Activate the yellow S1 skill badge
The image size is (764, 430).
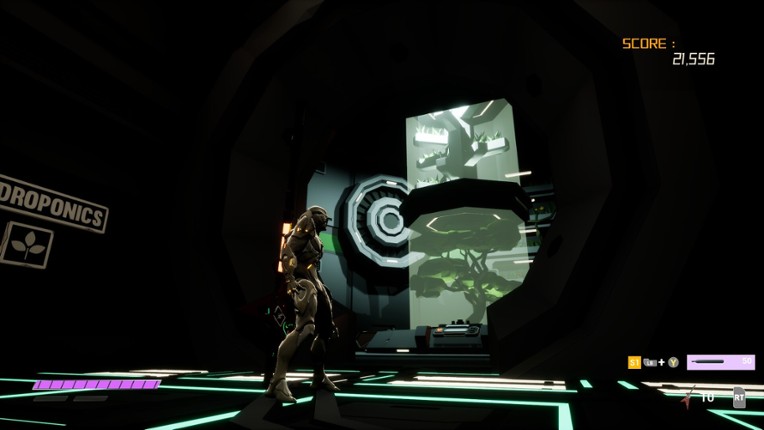coord(634,362)
